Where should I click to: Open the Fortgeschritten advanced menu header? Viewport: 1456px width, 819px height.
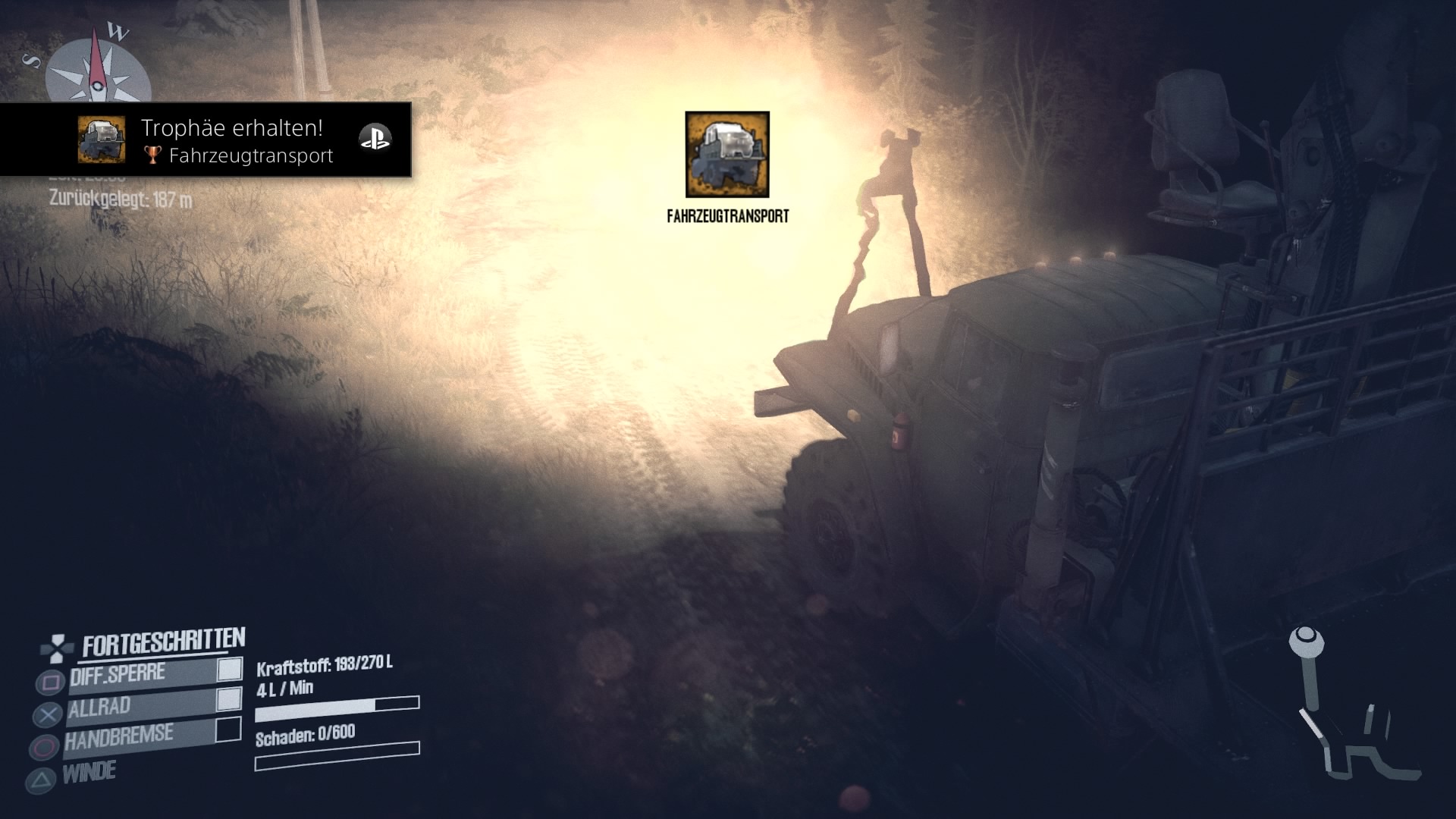[x=163, y=644]
